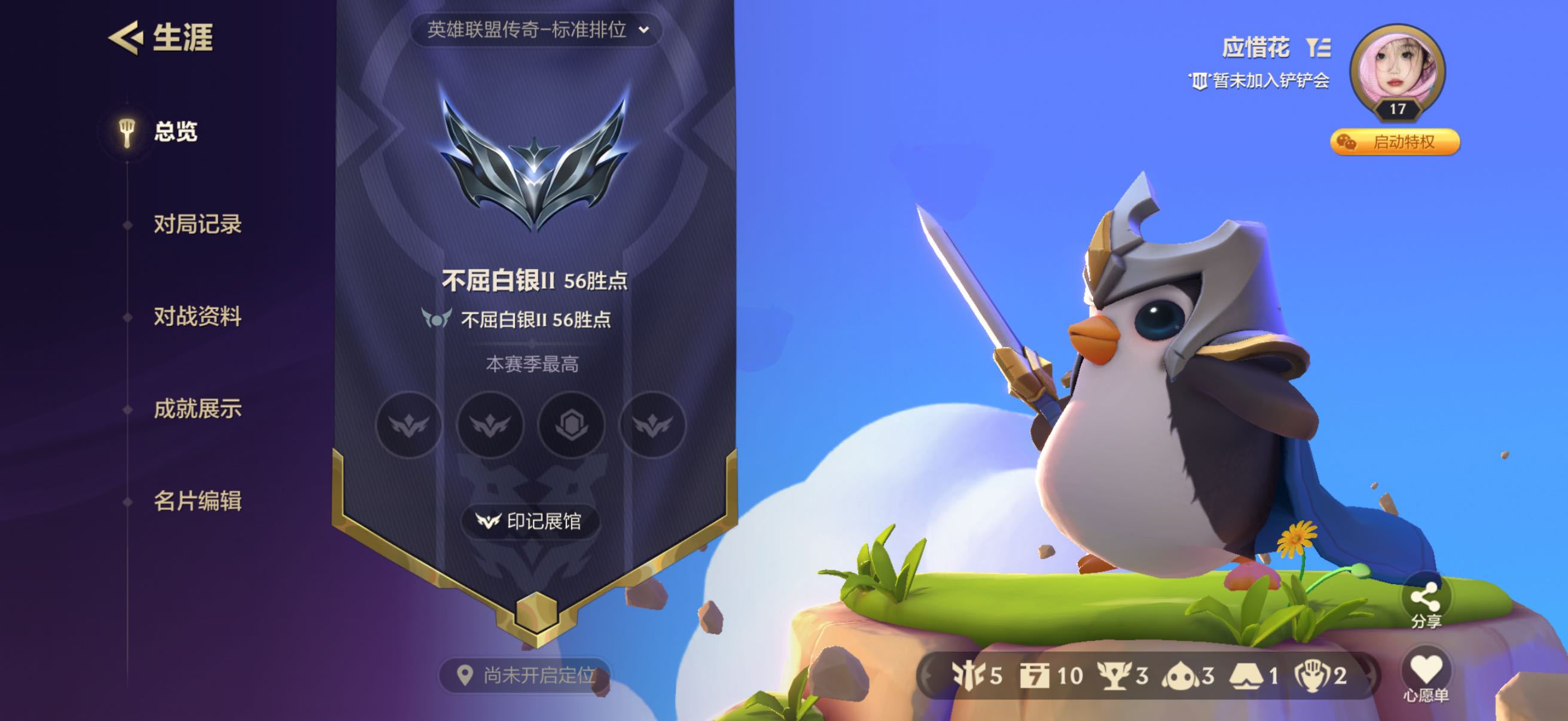Select the 总览 overview tab
The height and width of the screenshot is (721, 1568).
tap(175, 132)
